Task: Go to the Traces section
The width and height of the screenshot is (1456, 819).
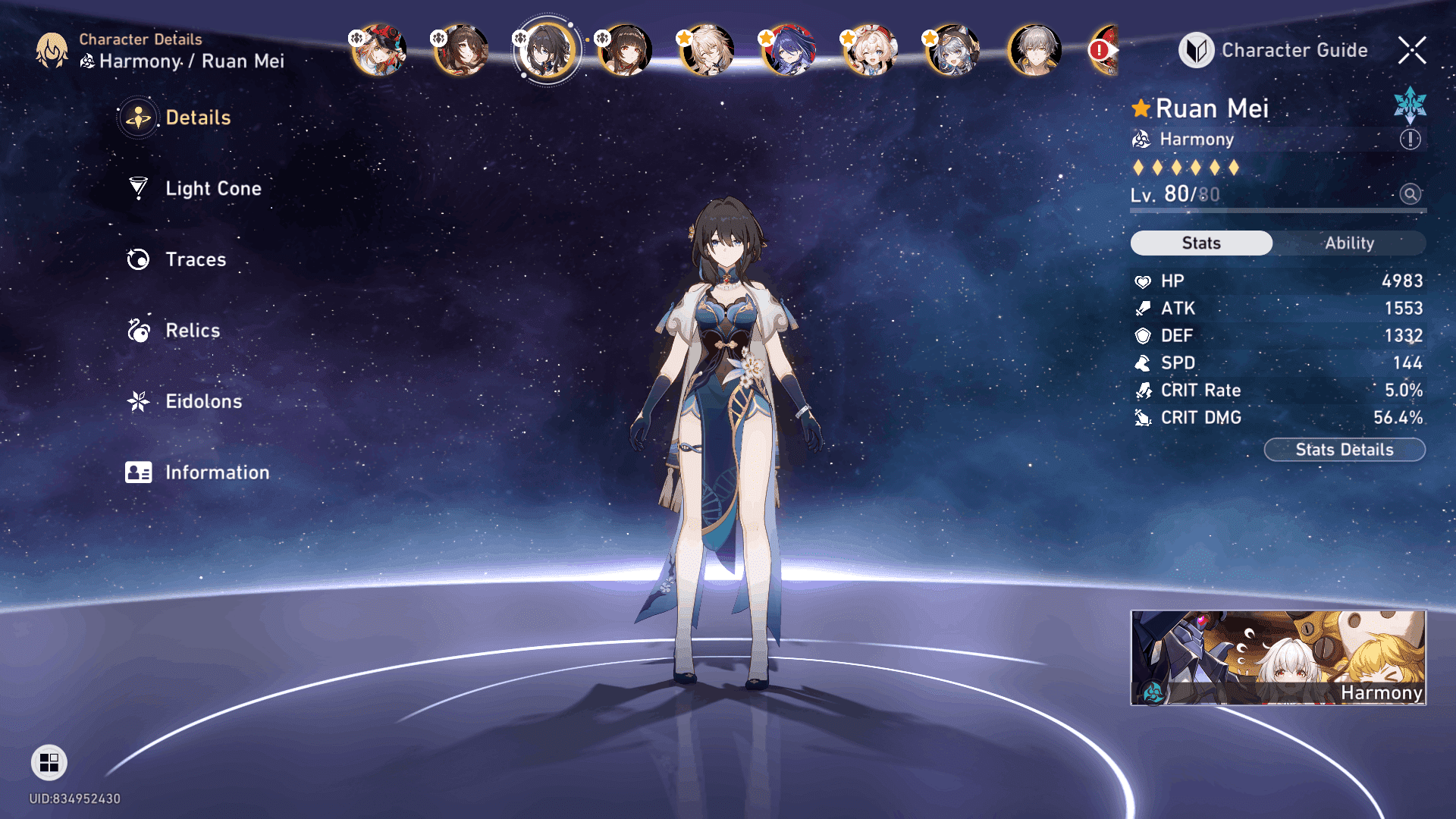Action: pyautogui.click(x=195, y=259)
